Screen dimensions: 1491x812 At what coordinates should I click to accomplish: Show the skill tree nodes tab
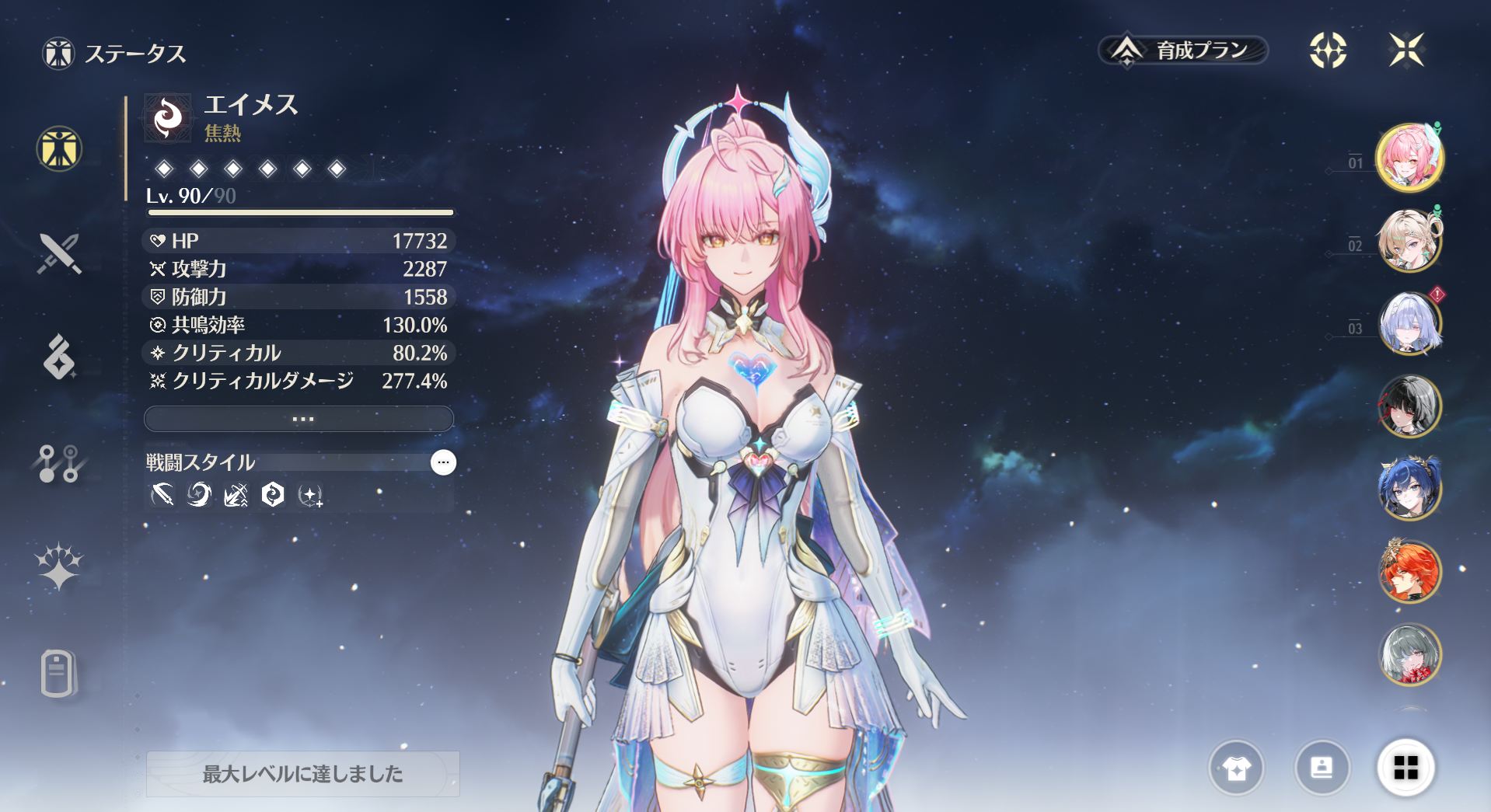point(59,463)
